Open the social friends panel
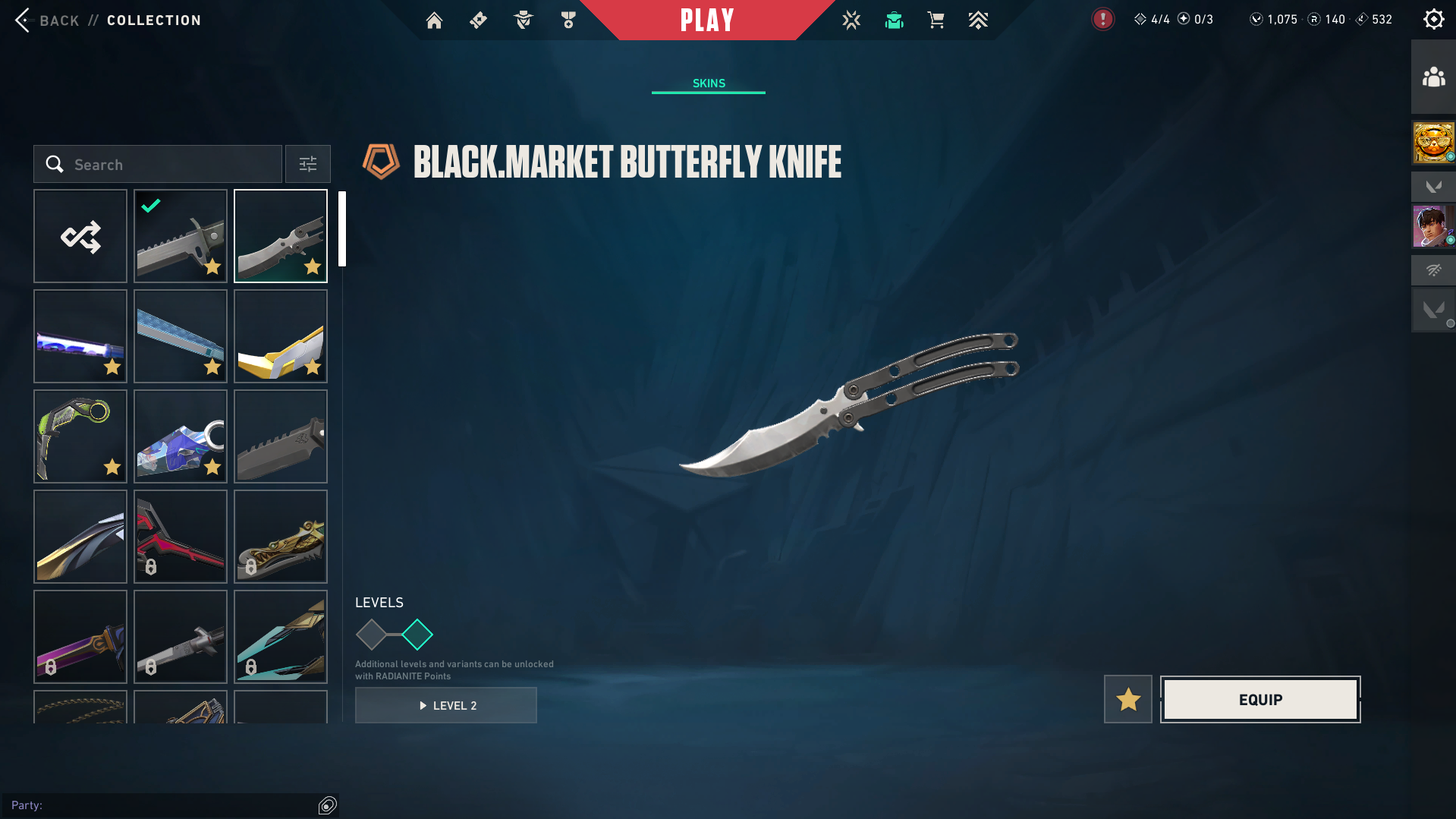The height and width of the screenshot is (819, 1456). [1433, 77]
